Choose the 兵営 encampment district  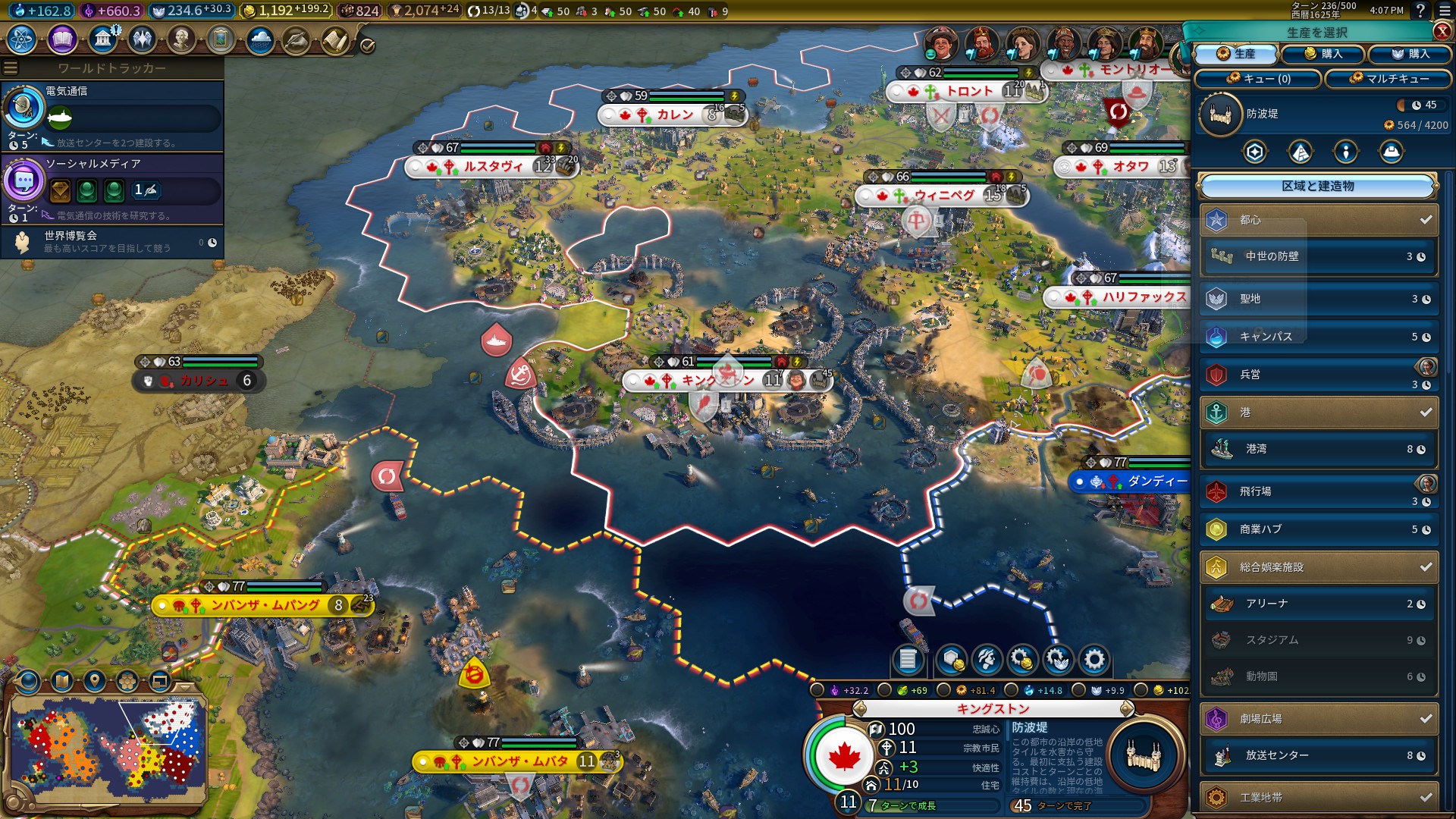click(1318, 375)
